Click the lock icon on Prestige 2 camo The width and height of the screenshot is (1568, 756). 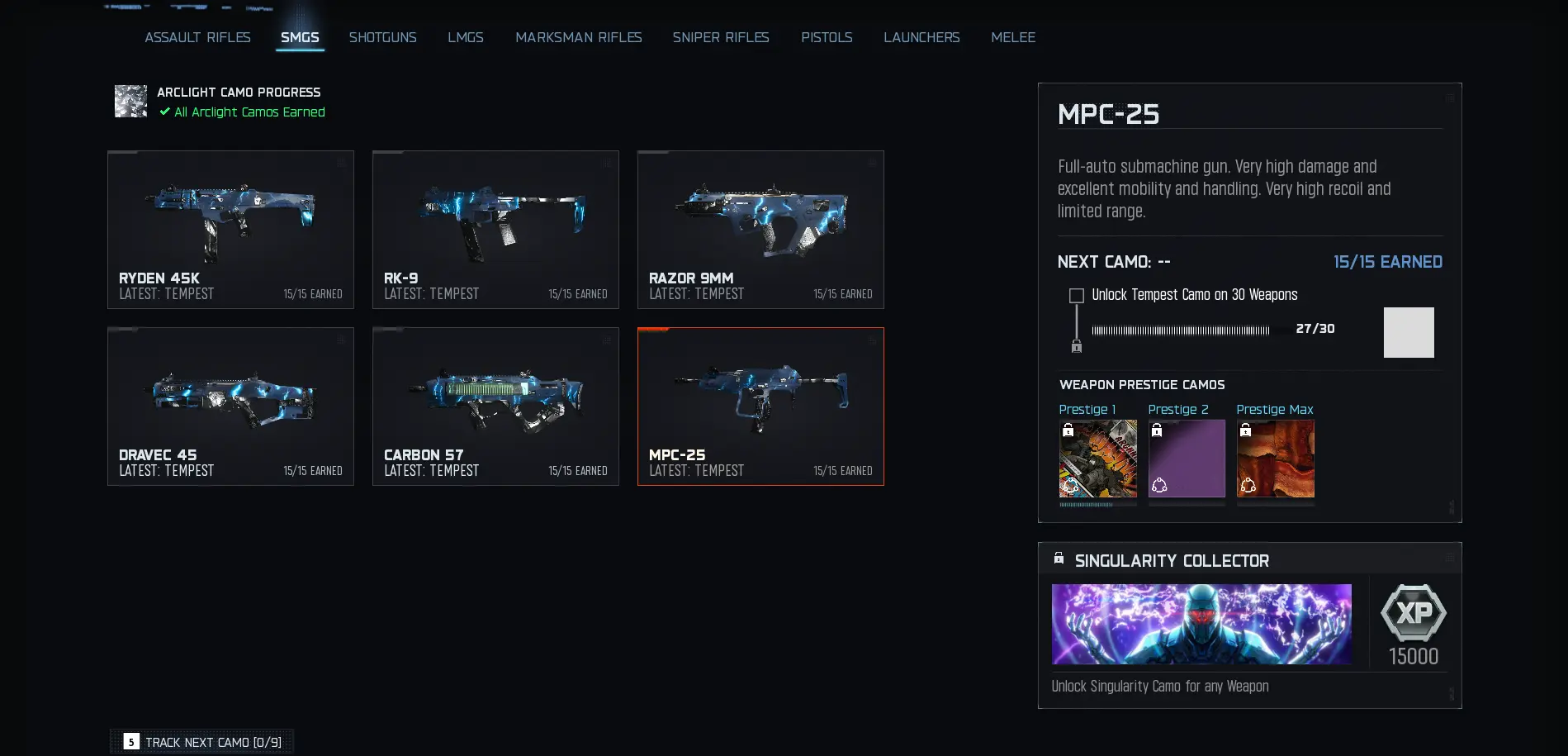pyautogui.click(x=1157, y=430)
